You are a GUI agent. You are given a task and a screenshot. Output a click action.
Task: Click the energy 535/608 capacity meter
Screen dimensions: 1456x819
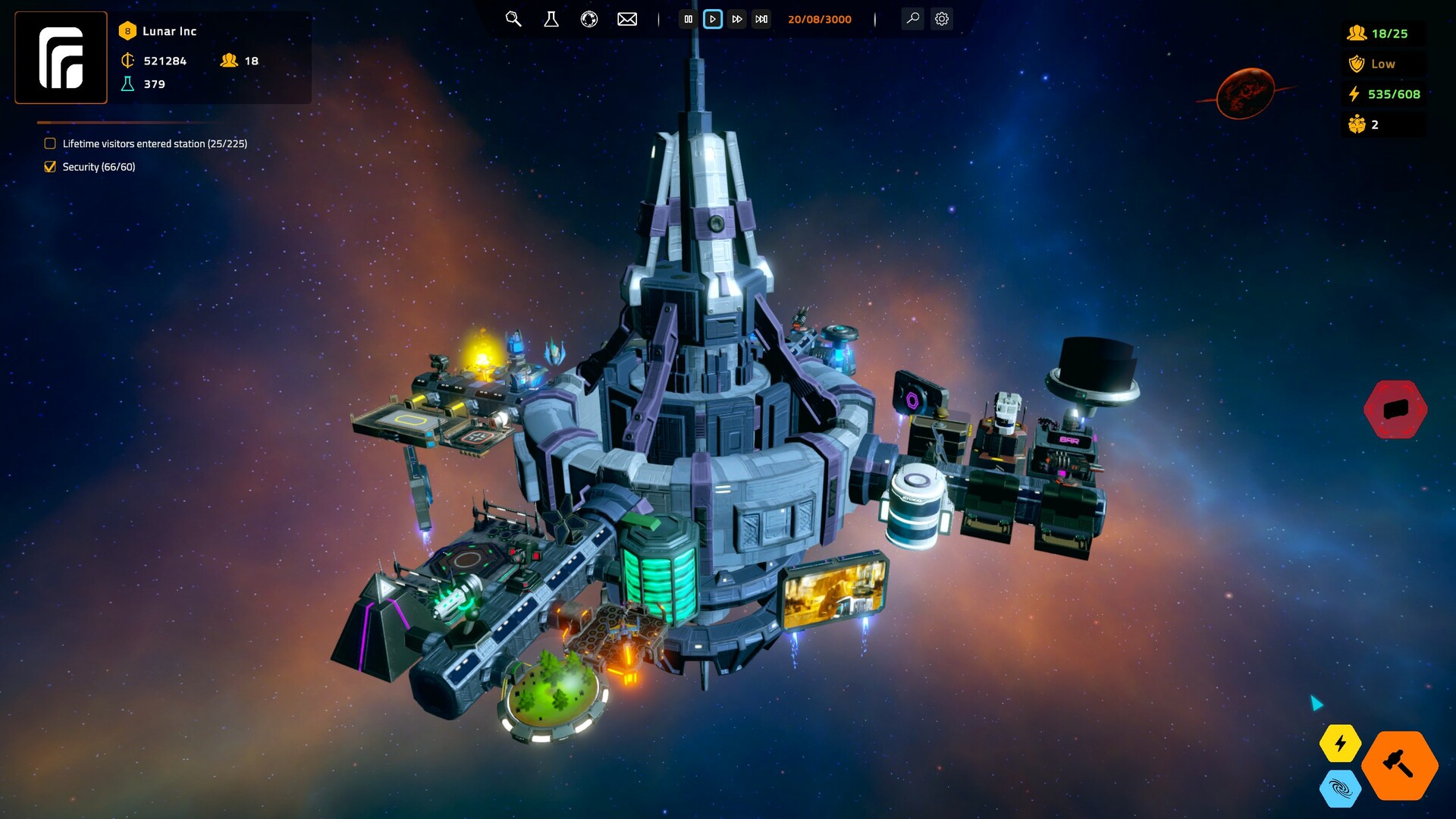pos(1385,94)
